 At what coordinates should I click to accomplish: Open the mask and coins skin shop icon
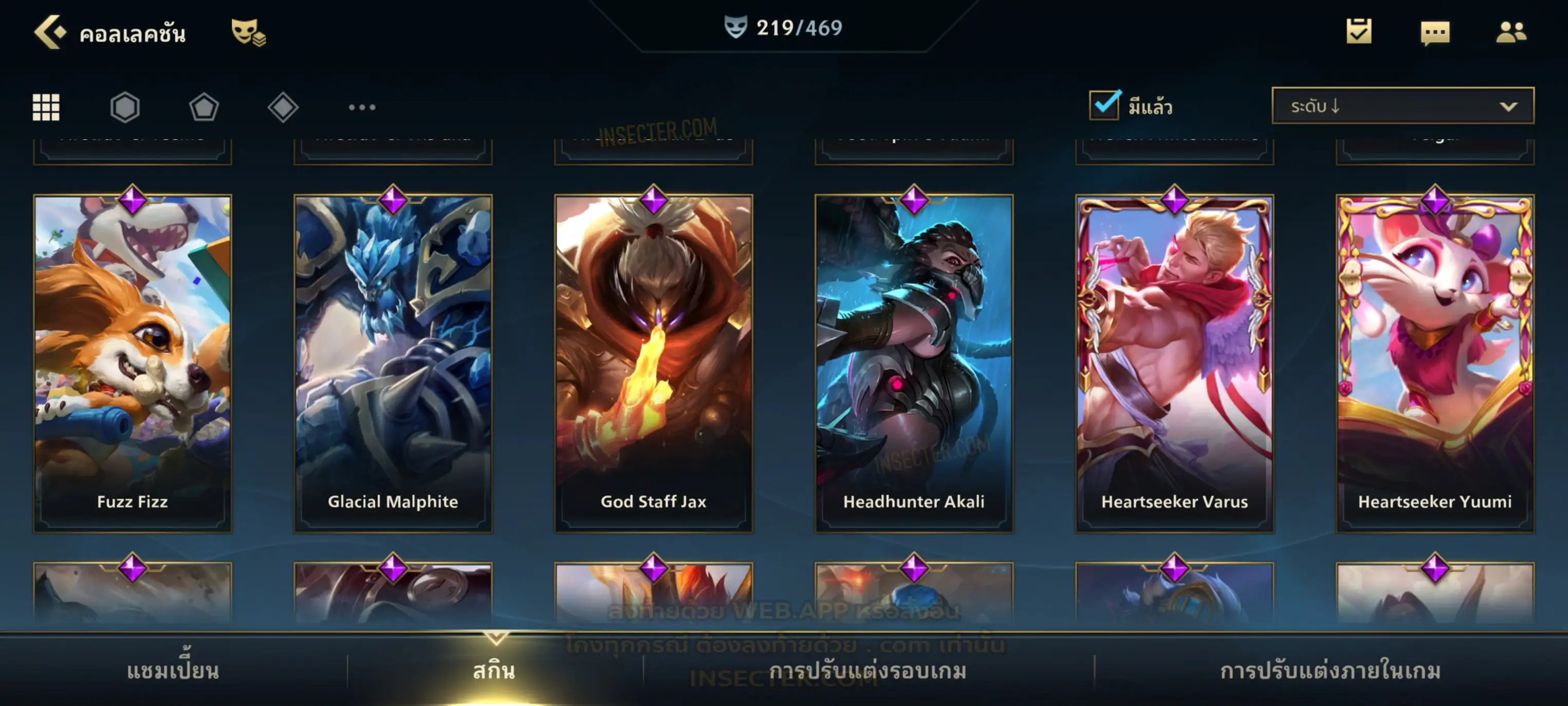[248, 32]
